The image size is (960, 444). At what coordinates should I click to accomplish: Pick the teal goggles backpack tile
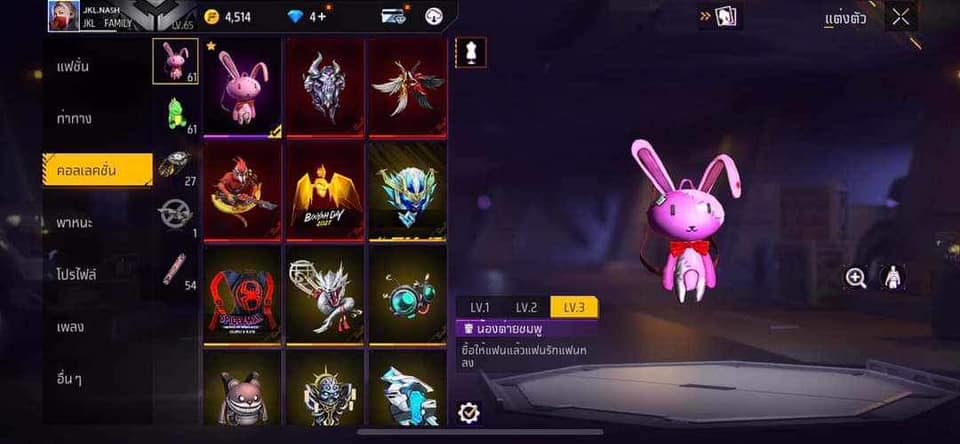[x=407, y=296]
